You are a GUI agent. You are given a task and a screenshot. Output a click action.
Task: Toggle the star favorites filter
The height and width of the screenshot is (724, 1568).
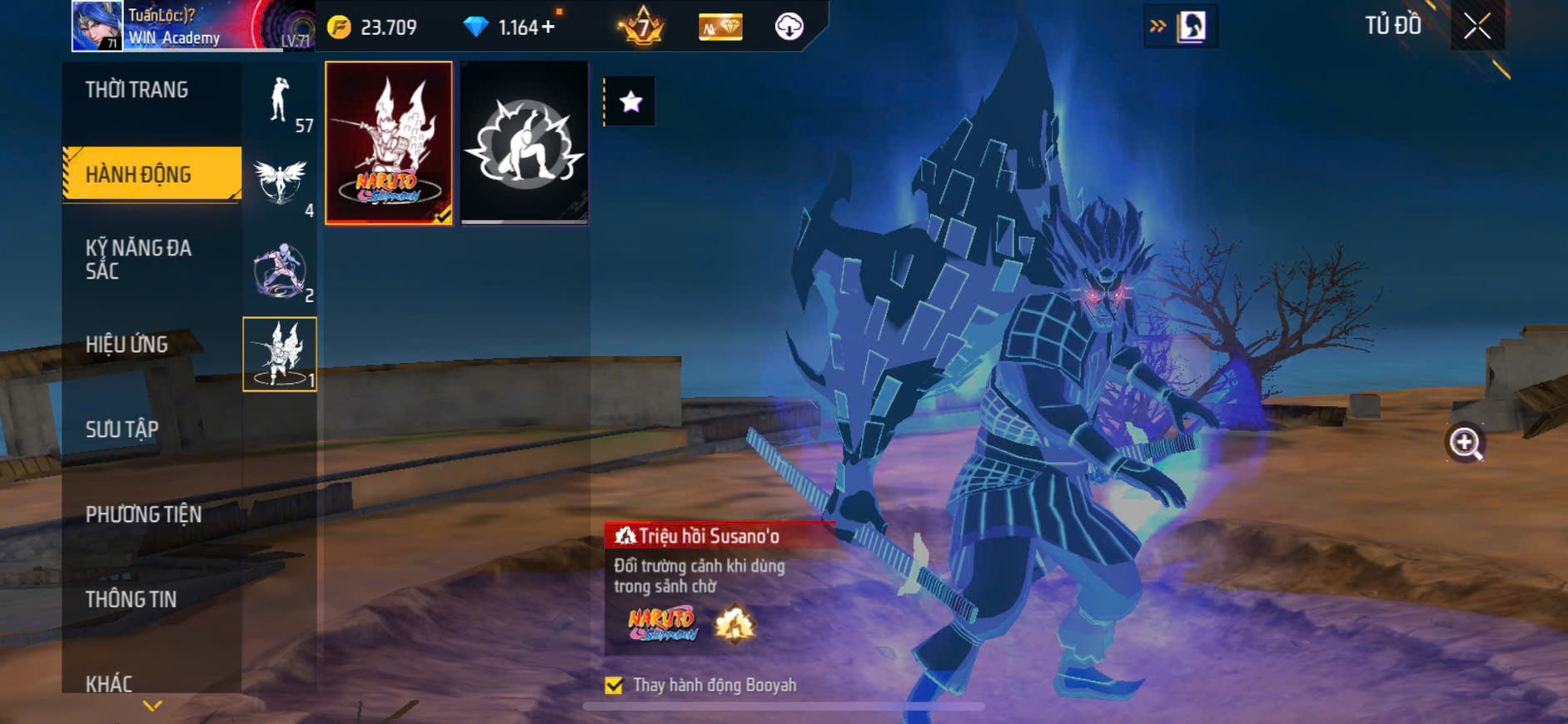pyautogui.click(x=630, y=102)
